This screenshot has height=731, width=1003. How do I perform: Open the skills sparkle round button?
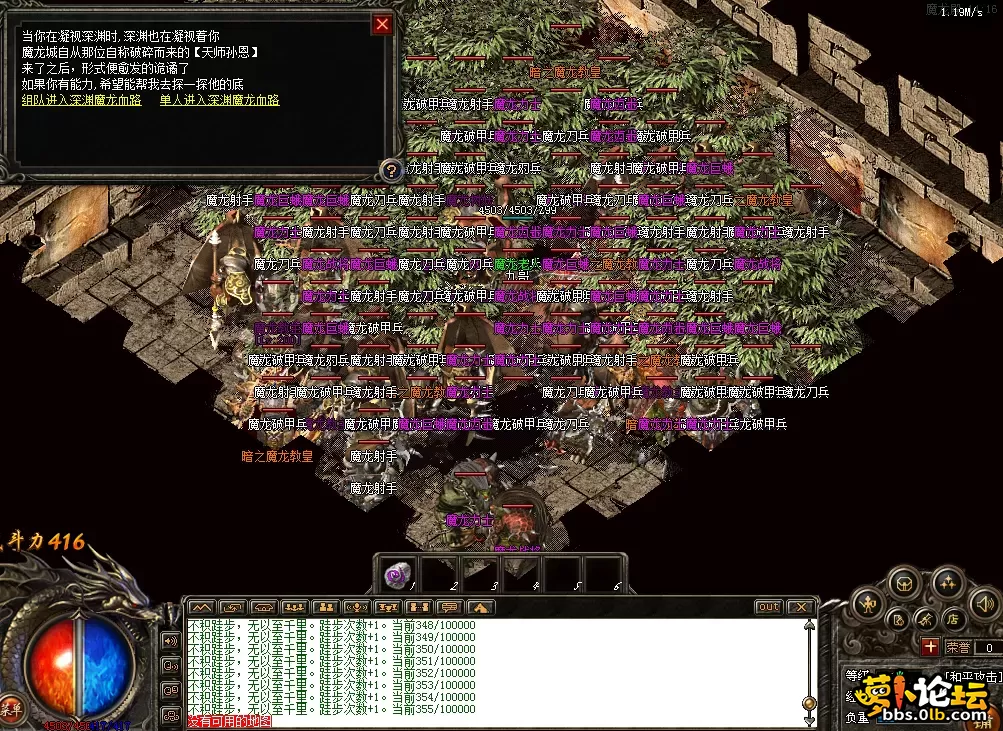click(948, 581)
